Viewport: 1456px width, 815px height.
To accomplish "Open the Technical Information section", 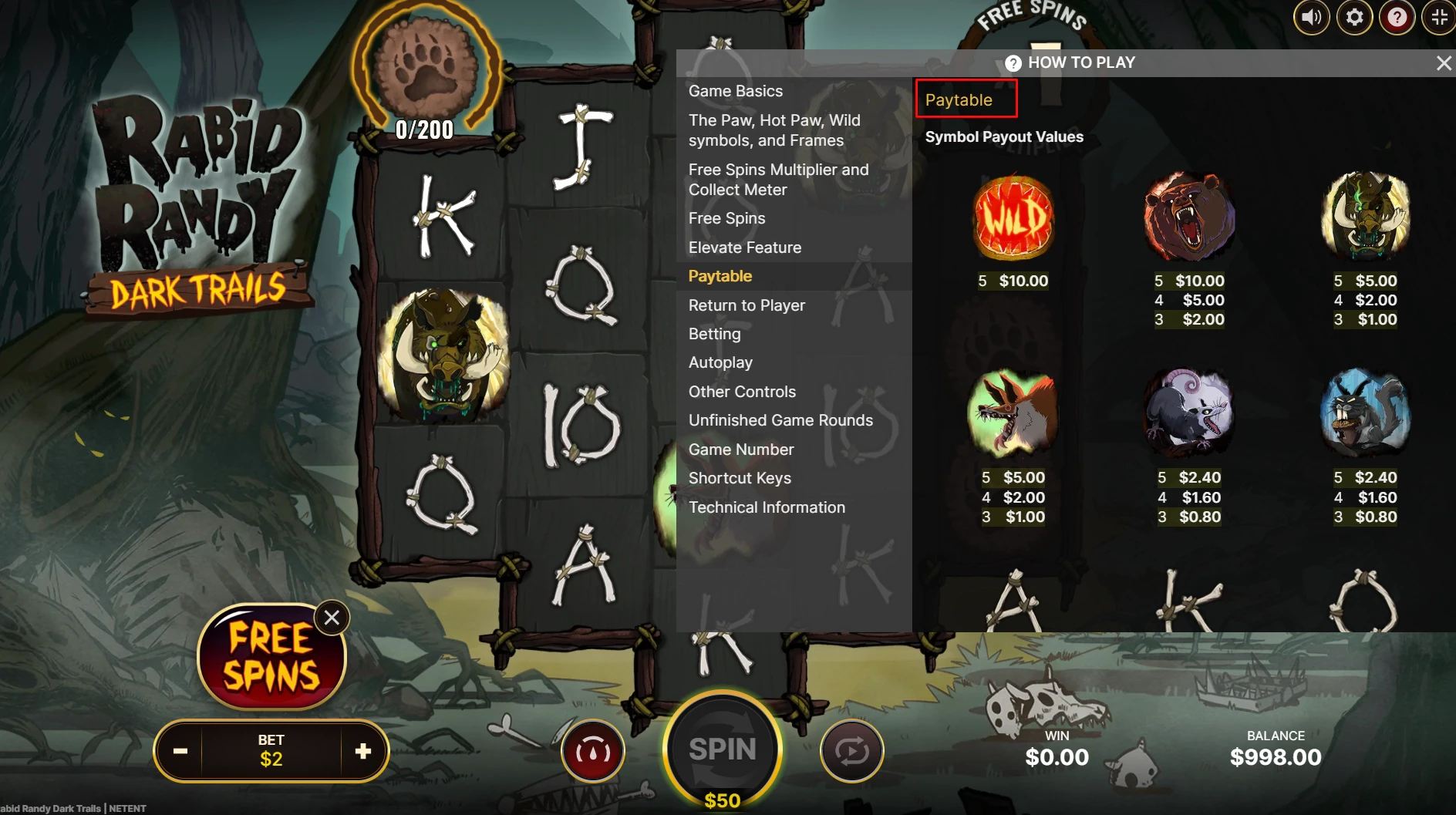I will (767, 507).
